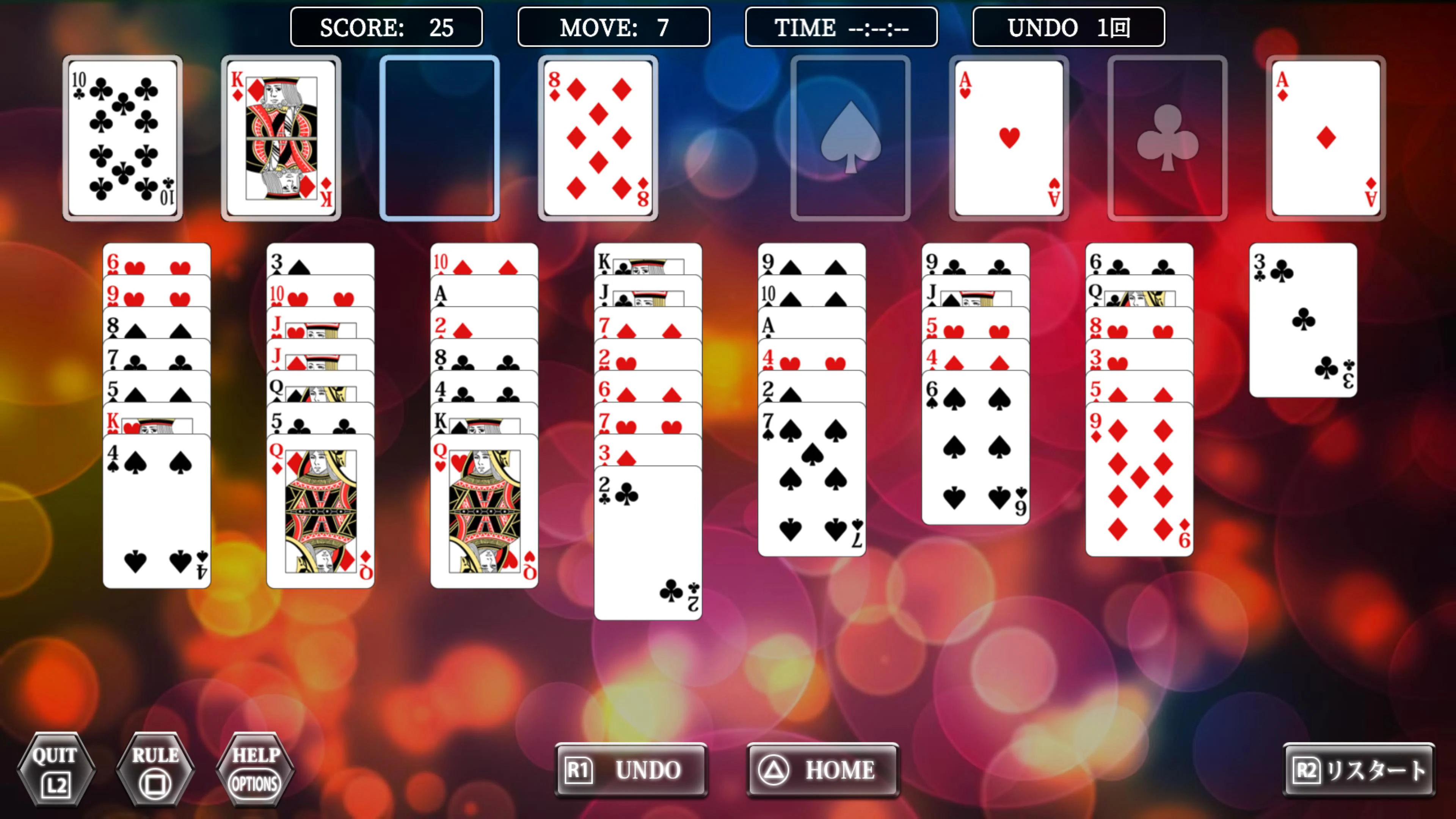The width and height of the screenshot is (1456, 819).
Task: Select the 10 of clubs free cell
Action: coord(122,137)
